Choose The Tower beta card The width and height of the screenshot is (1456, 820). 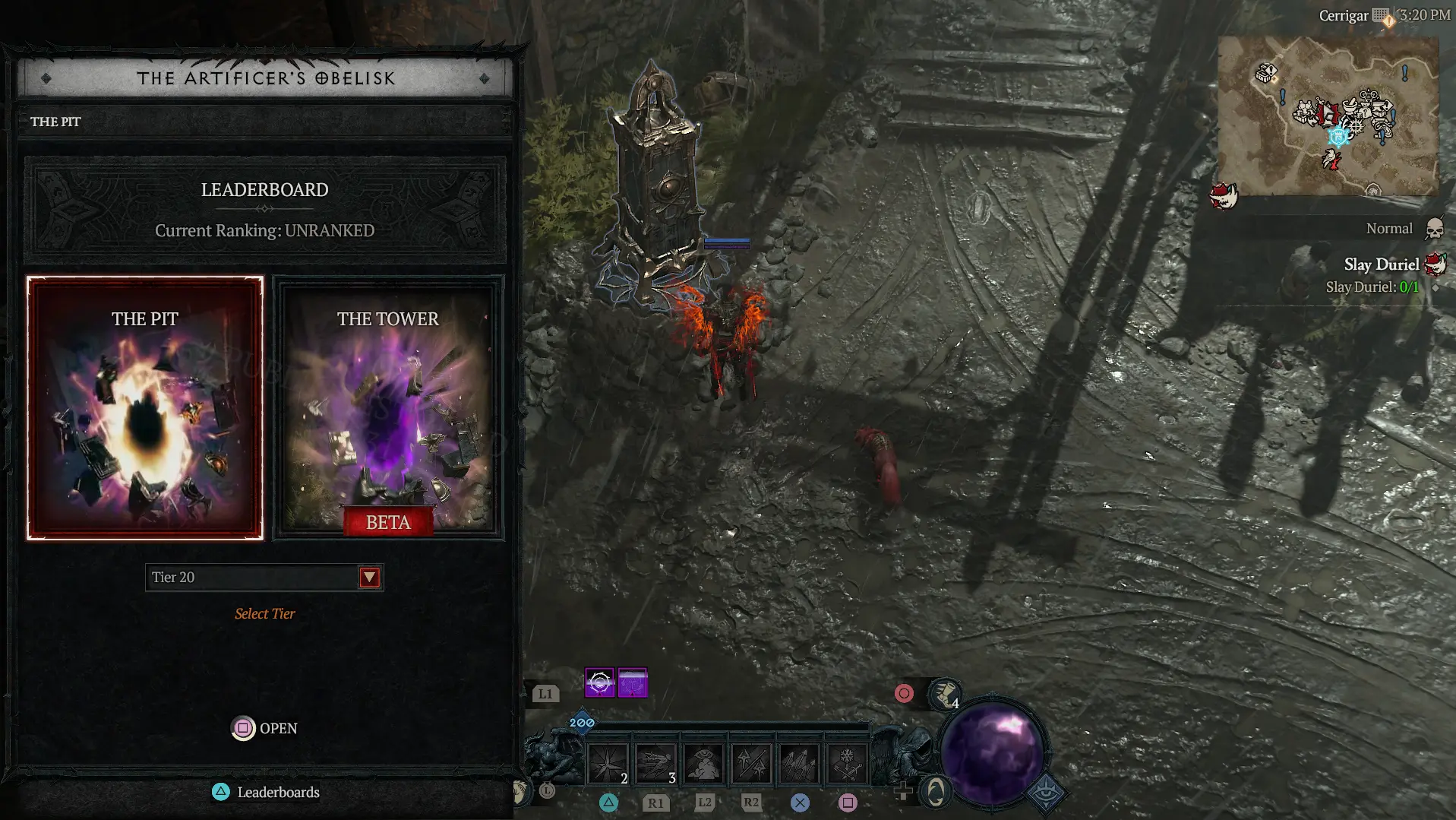coord(388,408)
